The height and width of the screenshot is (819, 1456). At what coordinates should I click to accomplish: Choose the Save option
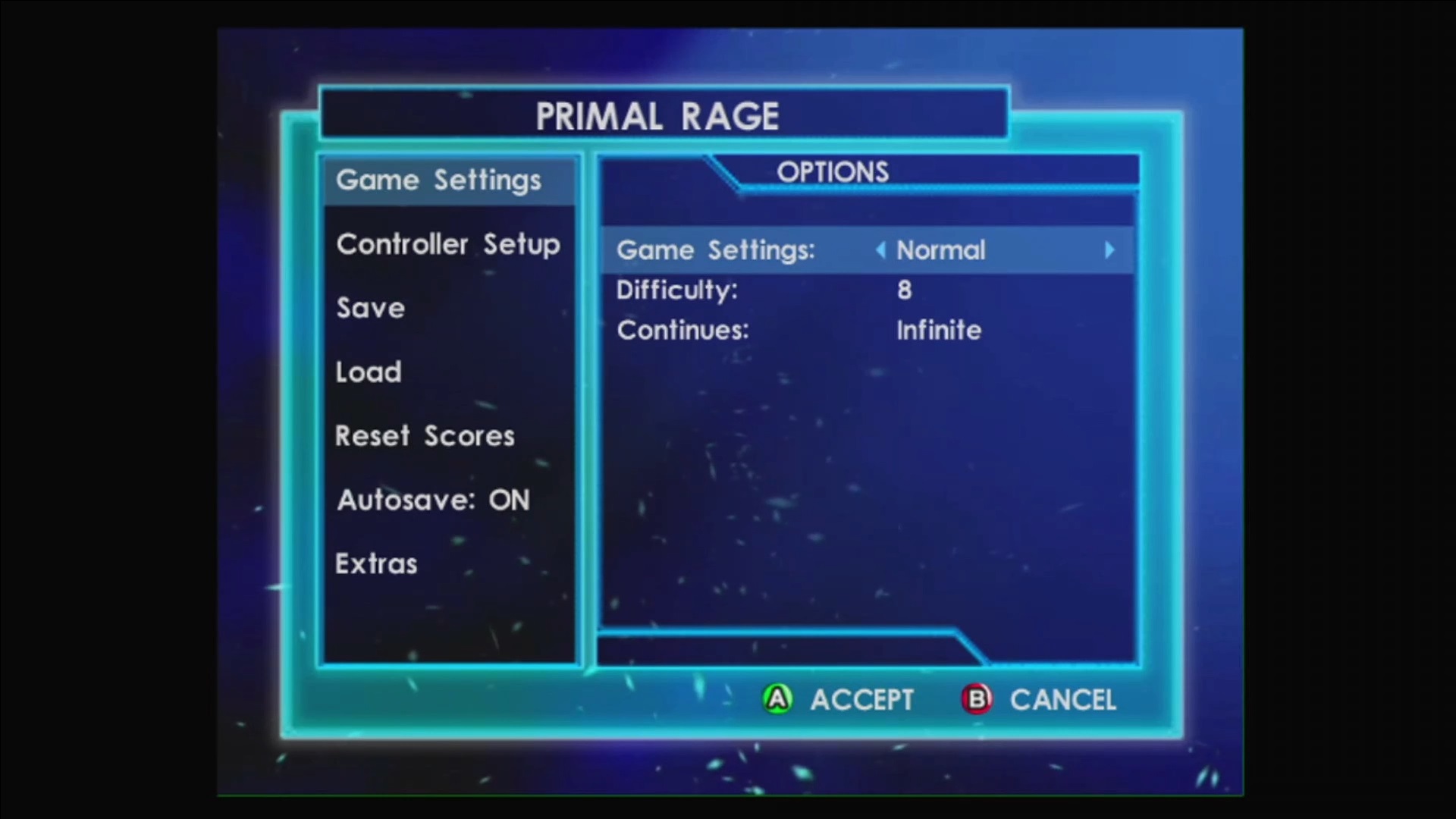point(370,308)
